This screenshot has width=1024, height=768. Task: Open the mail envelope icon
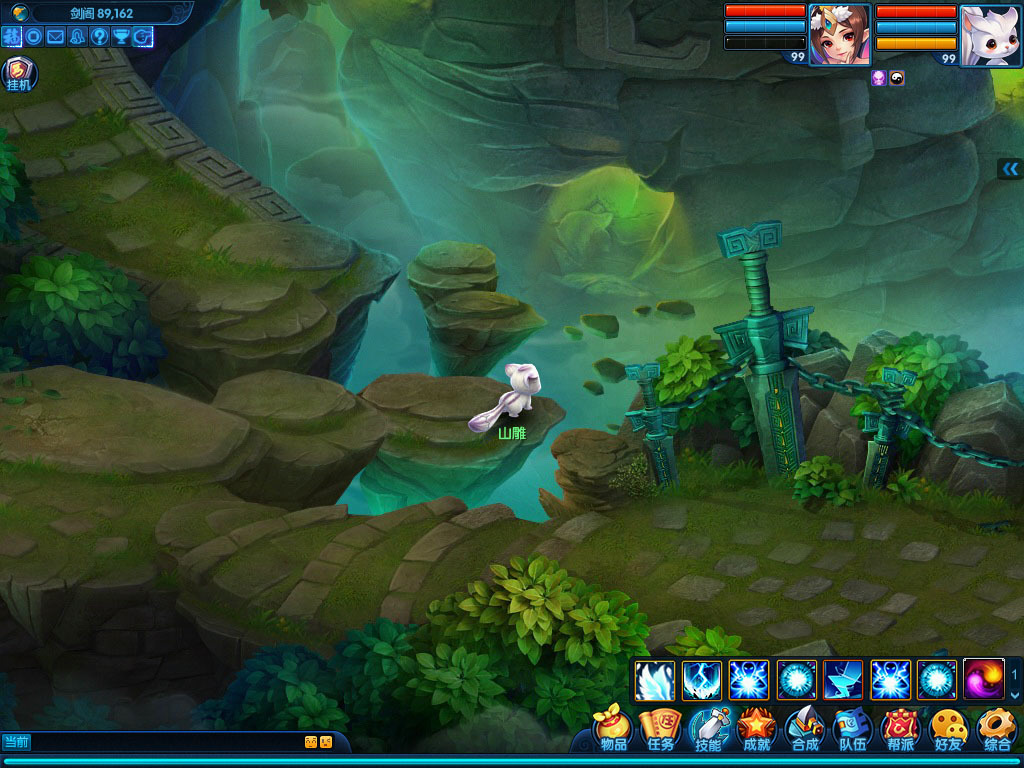click(55, 36)
